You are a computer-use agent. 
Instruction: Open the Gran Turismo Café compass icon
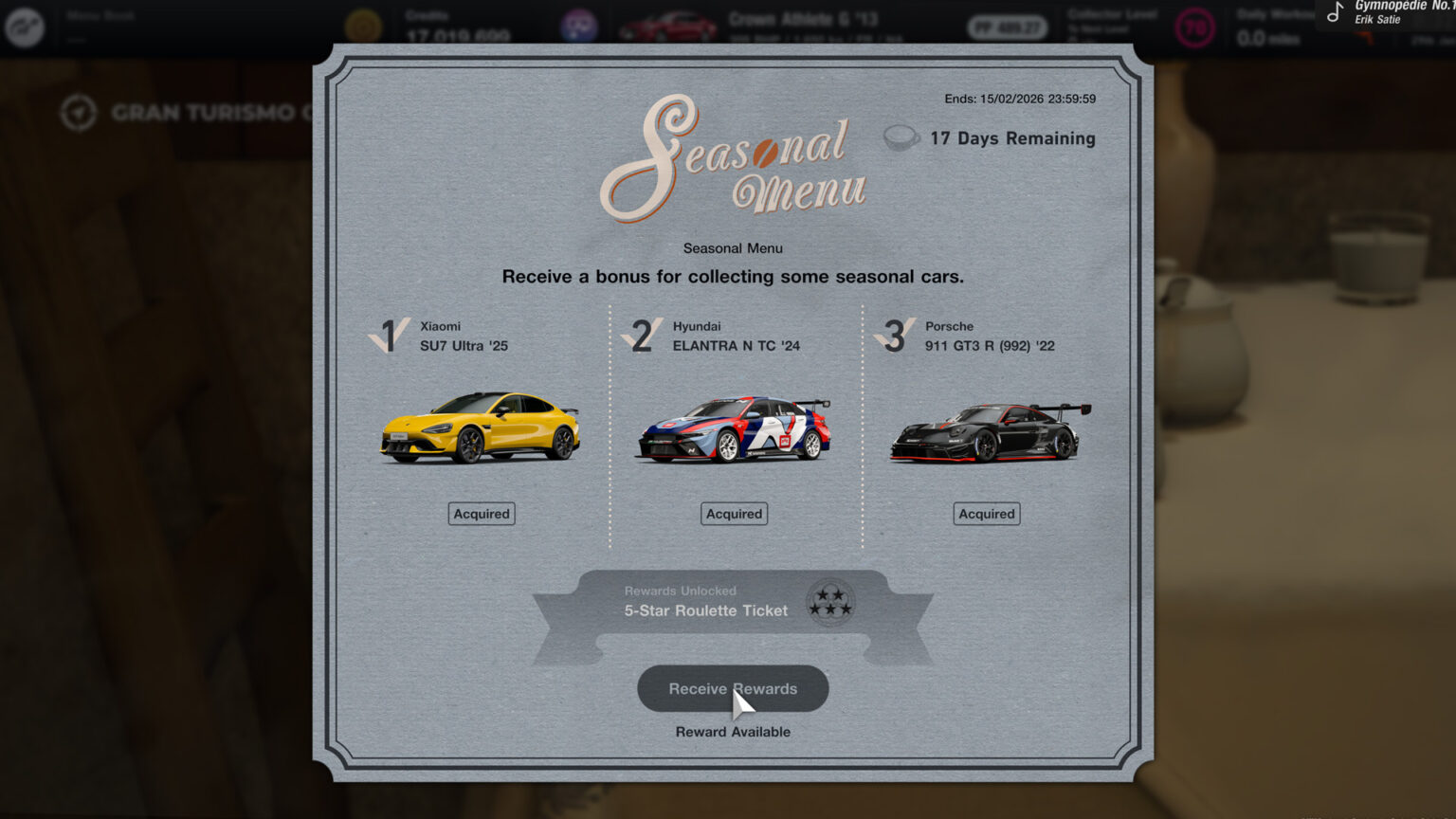point(80,112)
